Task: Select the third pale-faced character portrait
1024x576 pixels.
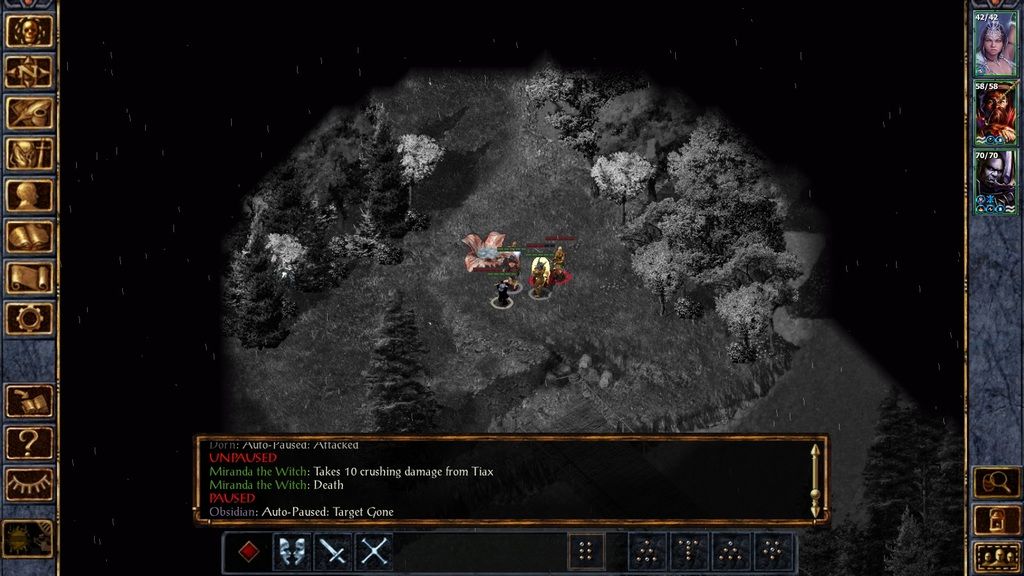Action: pos(995,182)
